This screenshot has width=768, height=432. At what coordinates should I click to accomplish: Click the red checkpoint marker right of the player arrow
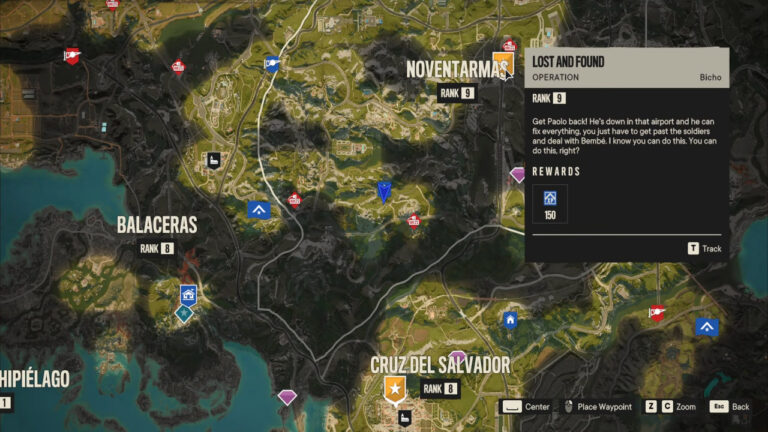(x=414, y=221)
